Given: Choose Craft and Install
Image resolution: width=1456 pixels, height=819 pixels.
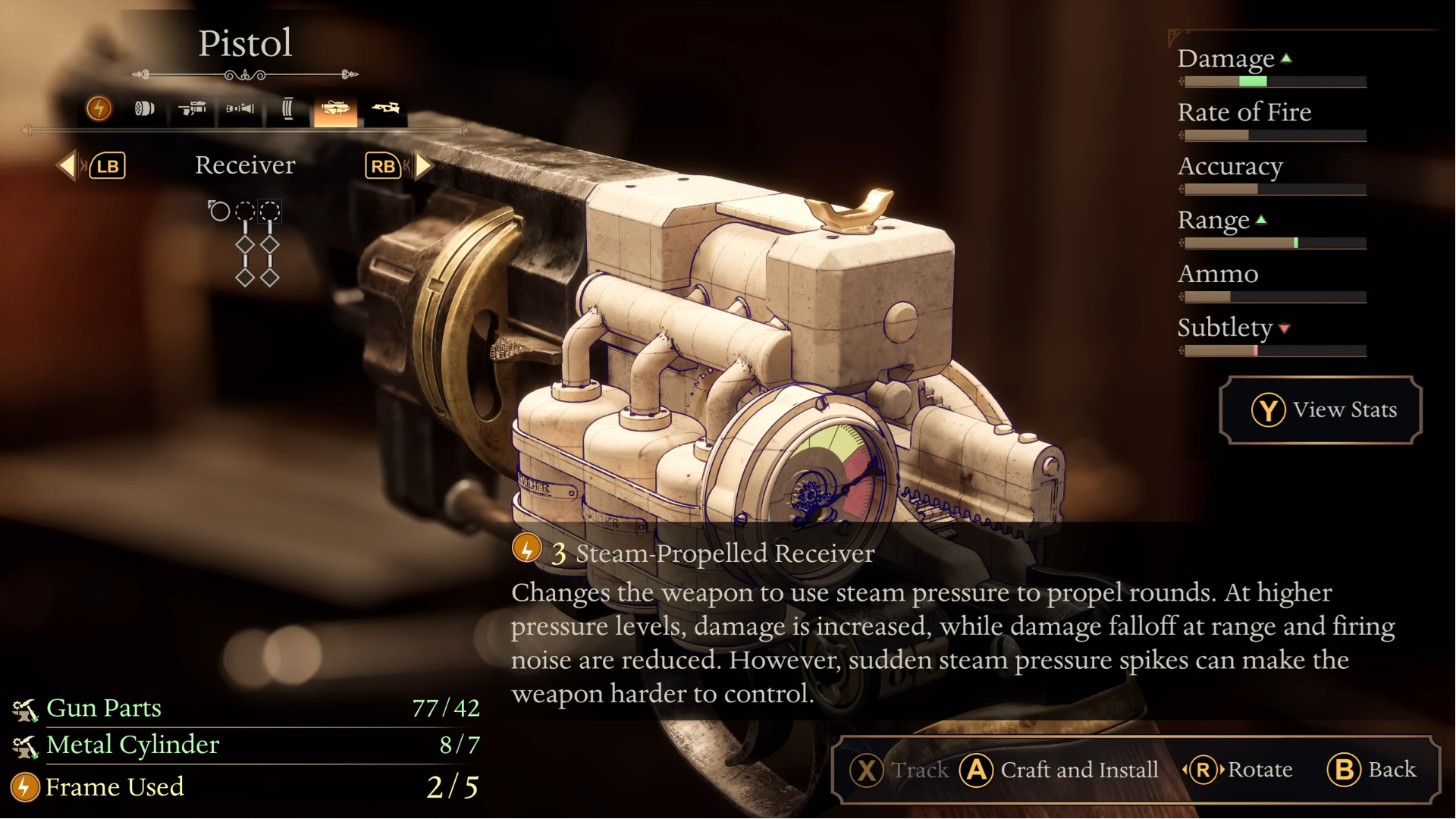Looking at the screenshot, I should point(1061,770).
